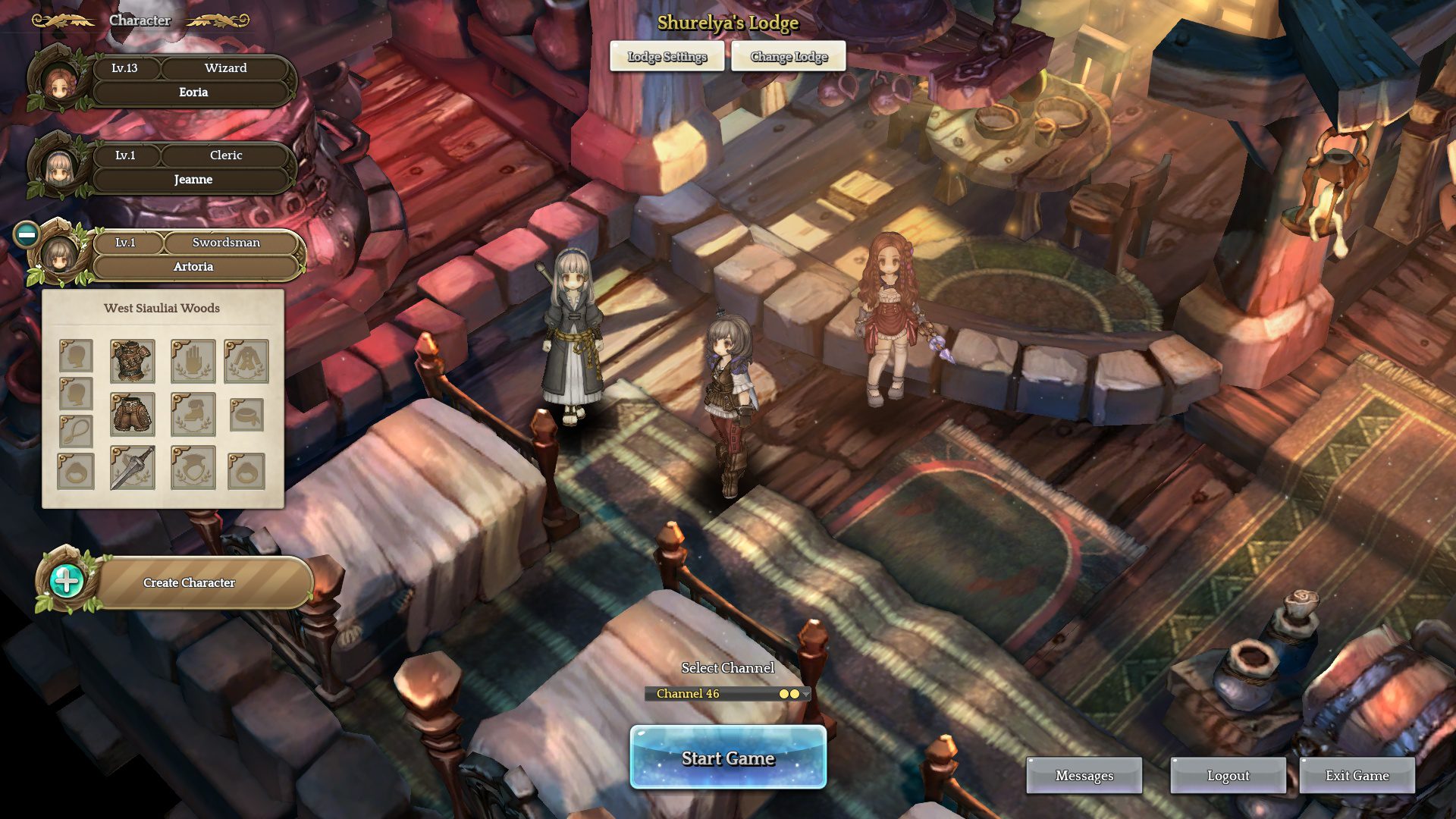Open the Messages window
The image size is (1456, 819).
pos(1084,775)
